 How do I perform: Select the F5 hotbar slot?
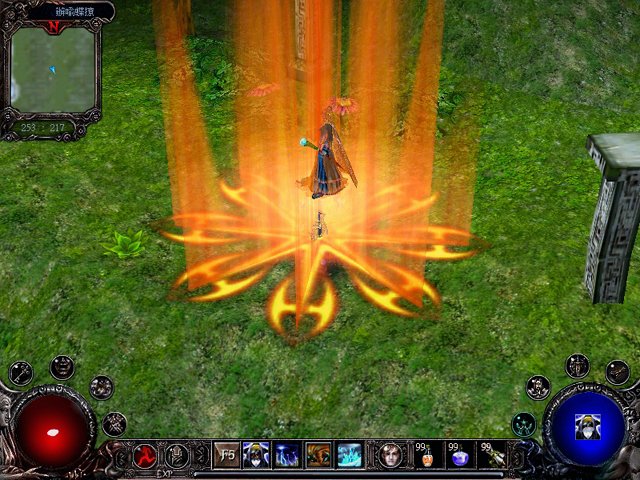pyautogui.click(x=227, y=454)
